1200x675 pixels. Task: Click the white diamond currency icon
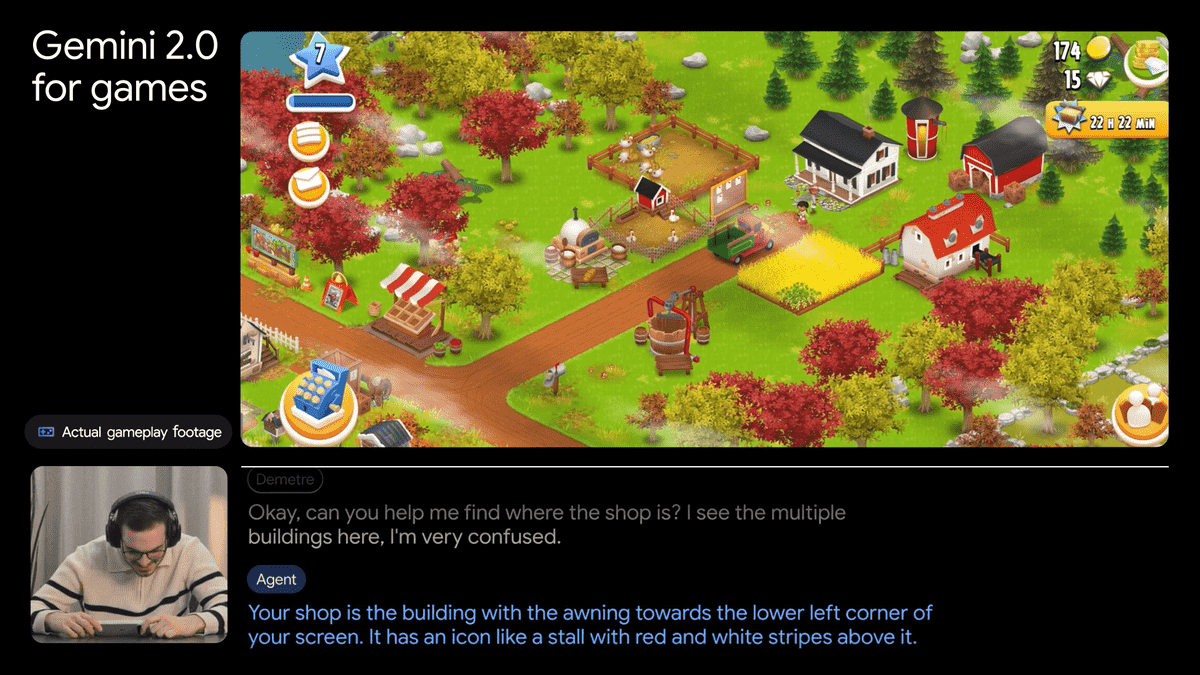coord(1100,80)
